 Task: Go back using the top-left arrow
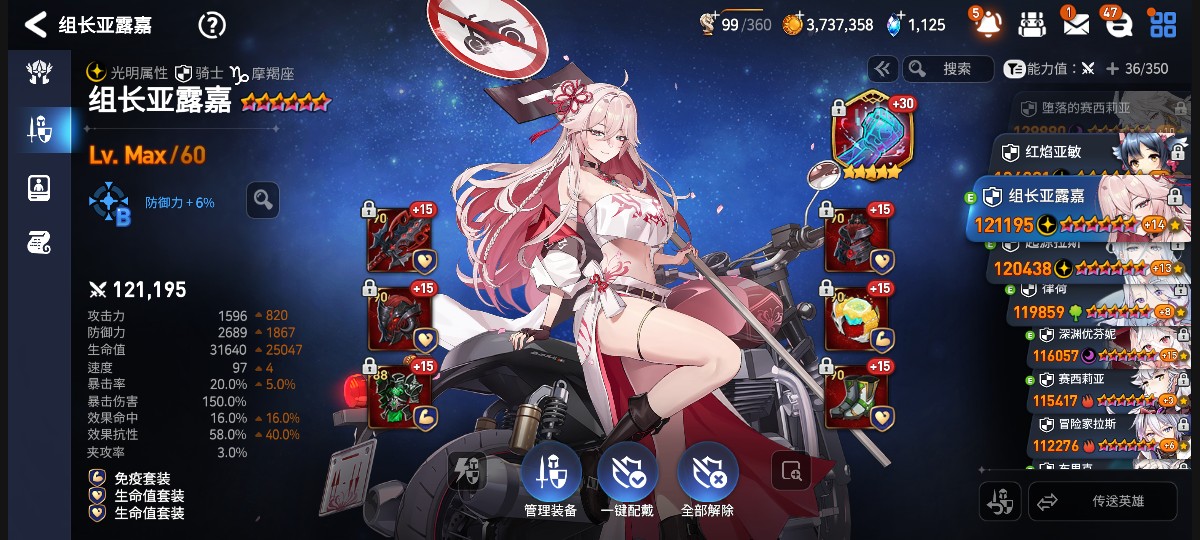coord(35,24)
